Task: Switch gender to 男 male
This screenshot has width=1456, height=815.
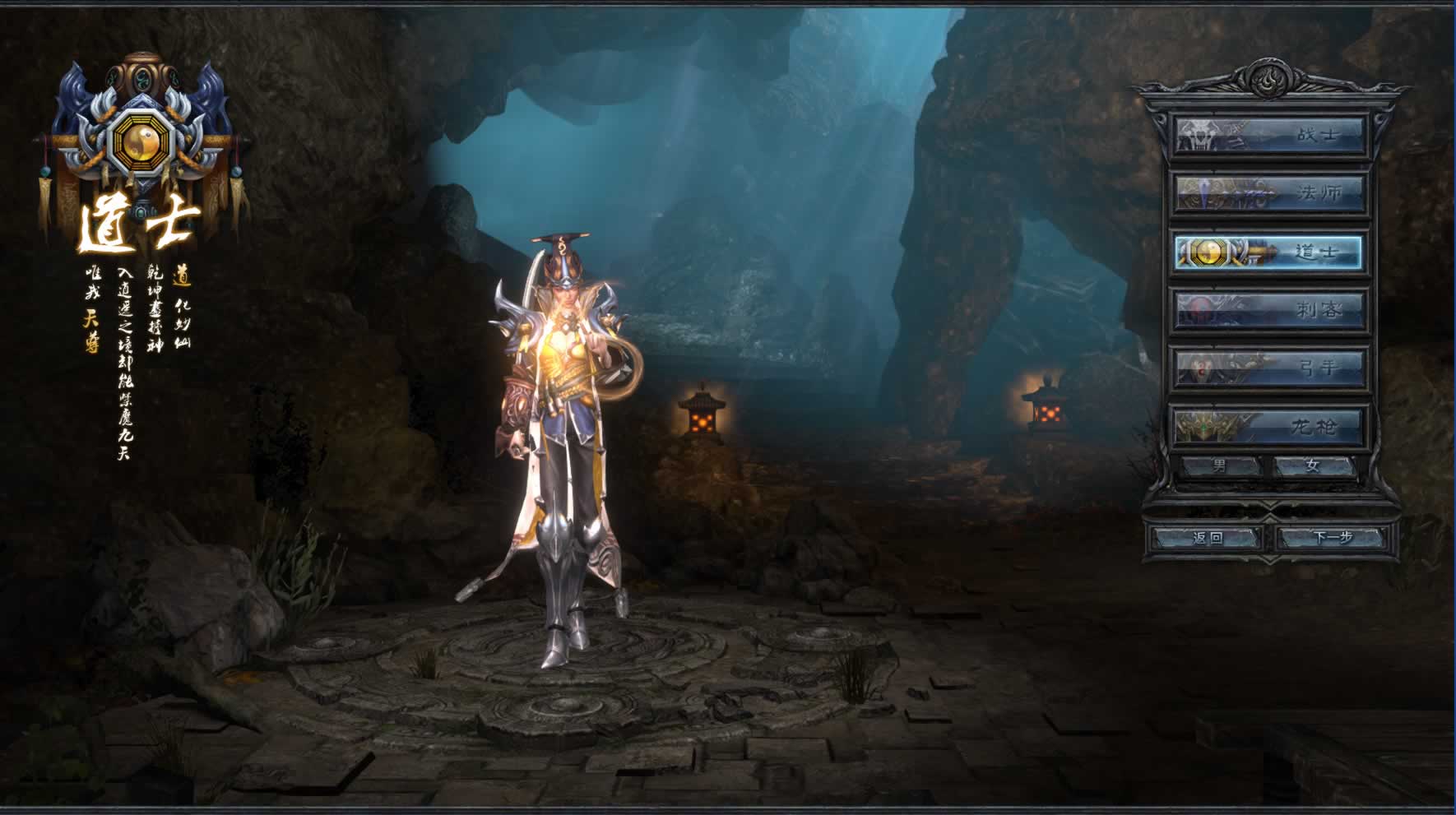Action: coord(1221,466)
